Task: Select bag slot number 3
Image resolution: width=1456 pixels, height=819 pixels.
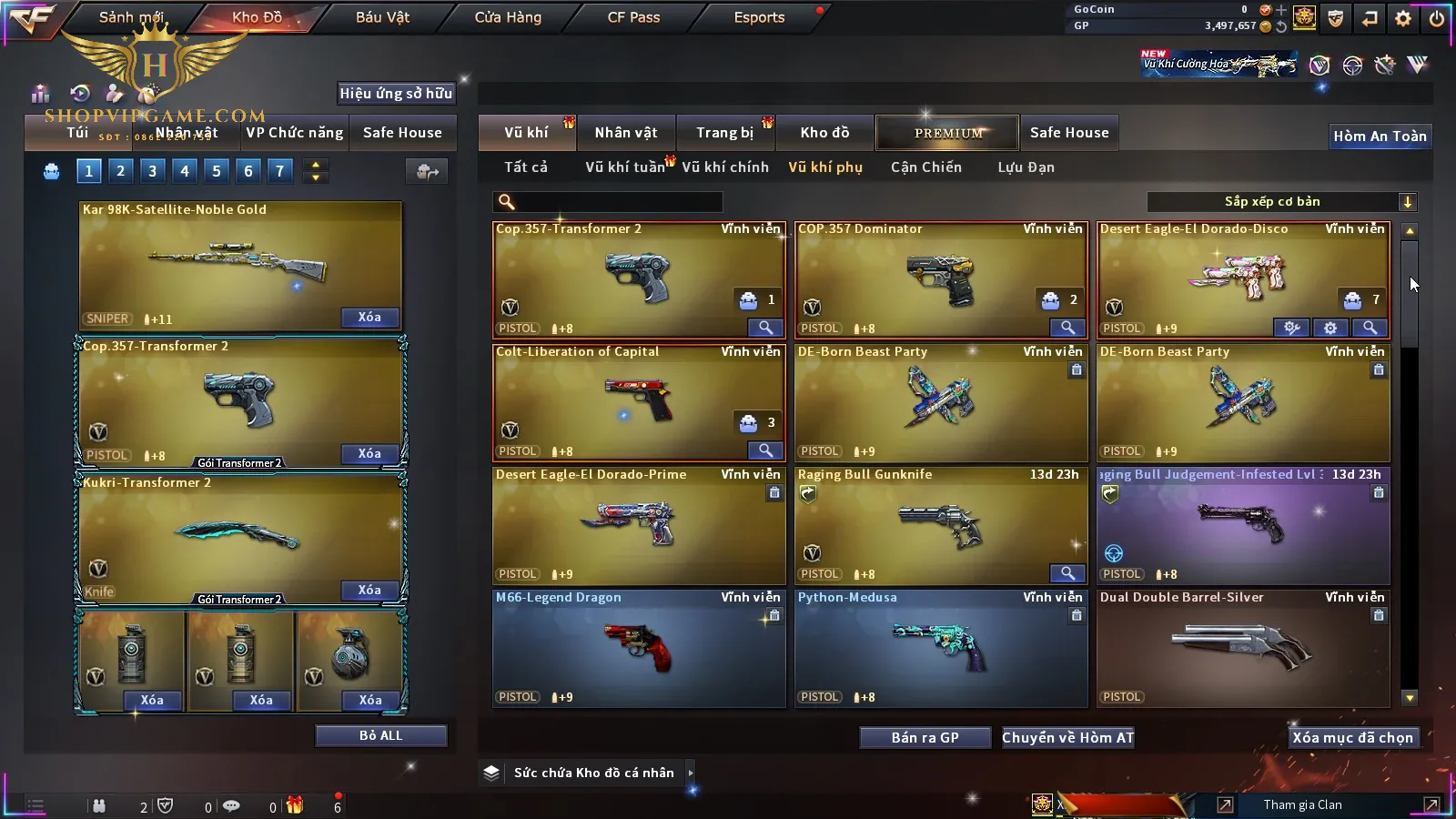Action: point(152,170)
